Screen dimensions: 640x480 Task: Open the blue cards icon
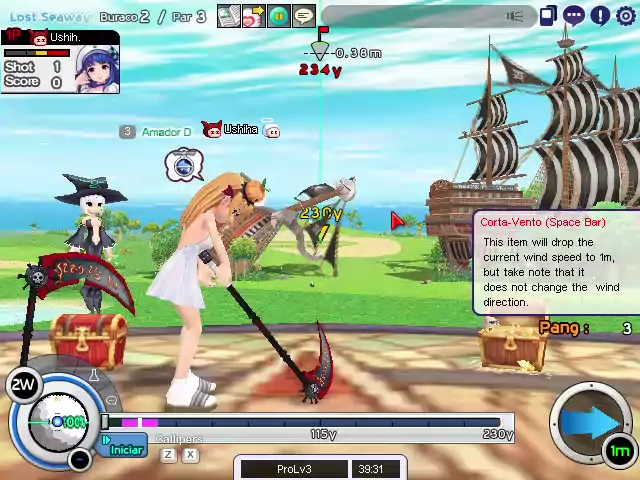tap(548, 15)
